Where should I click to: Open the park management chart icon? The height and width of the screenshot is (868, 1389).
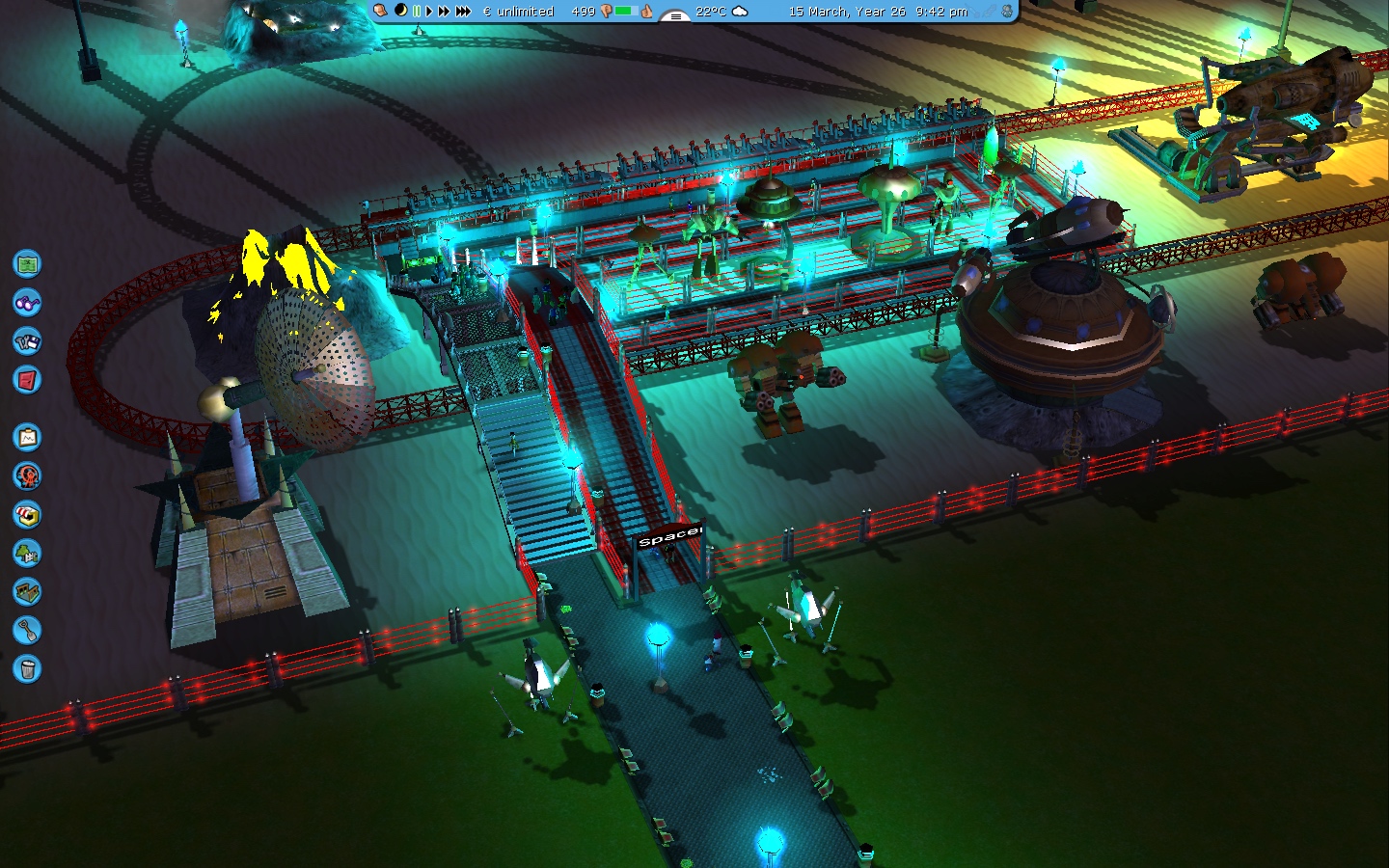pos(27,437)
